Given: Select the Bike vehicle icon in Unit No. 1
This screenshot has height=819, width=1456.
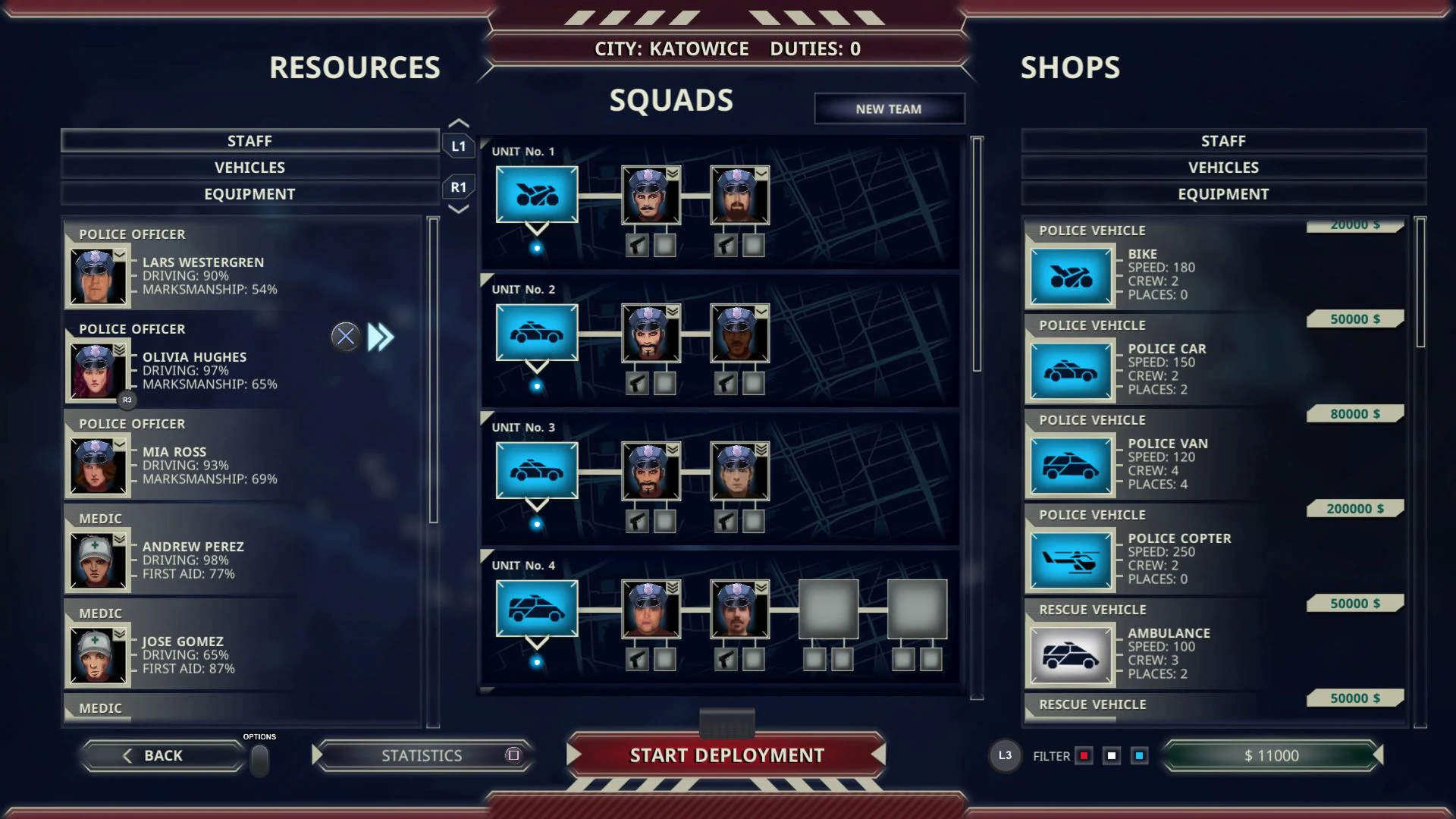Looking at the screenshot, I should click(x=536, y=195).
